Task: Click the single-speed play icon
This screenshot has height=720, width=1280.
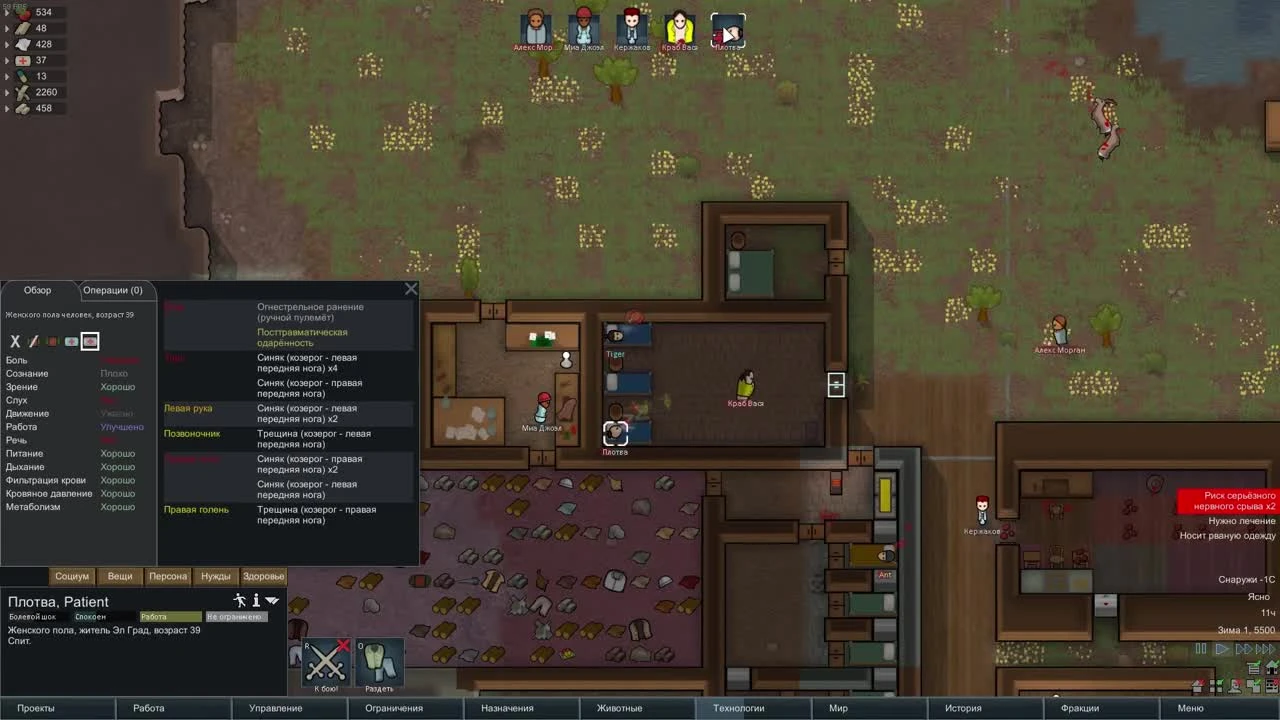Action: click(x=1221, y=648)
